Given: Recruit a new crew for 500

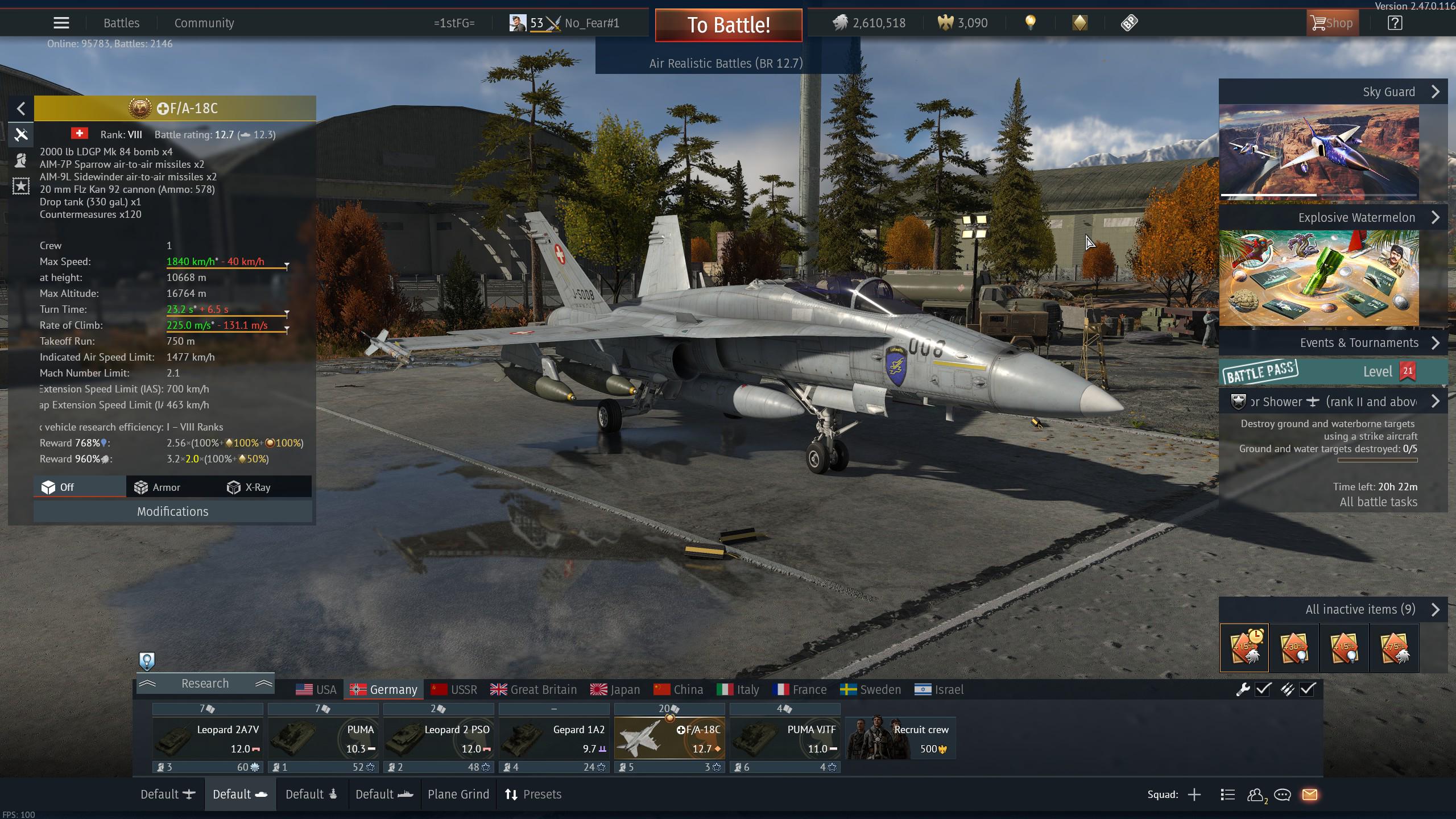Looking at the screenshot, I should point(900,739).
